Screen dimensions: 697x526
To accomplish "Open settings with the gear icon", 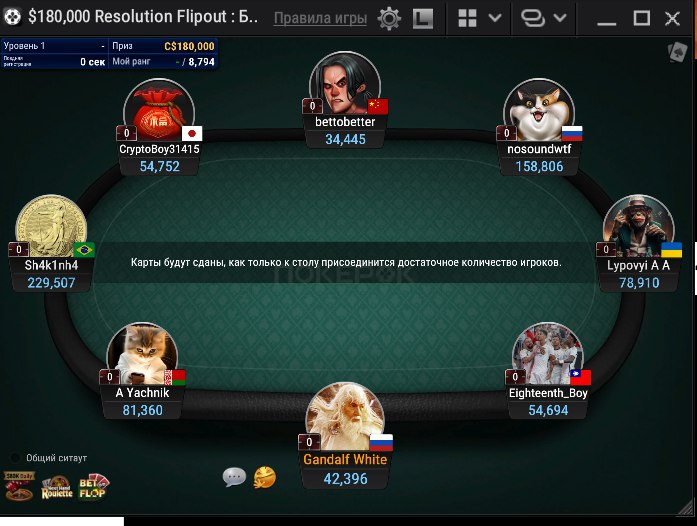I will click(389, 19).
